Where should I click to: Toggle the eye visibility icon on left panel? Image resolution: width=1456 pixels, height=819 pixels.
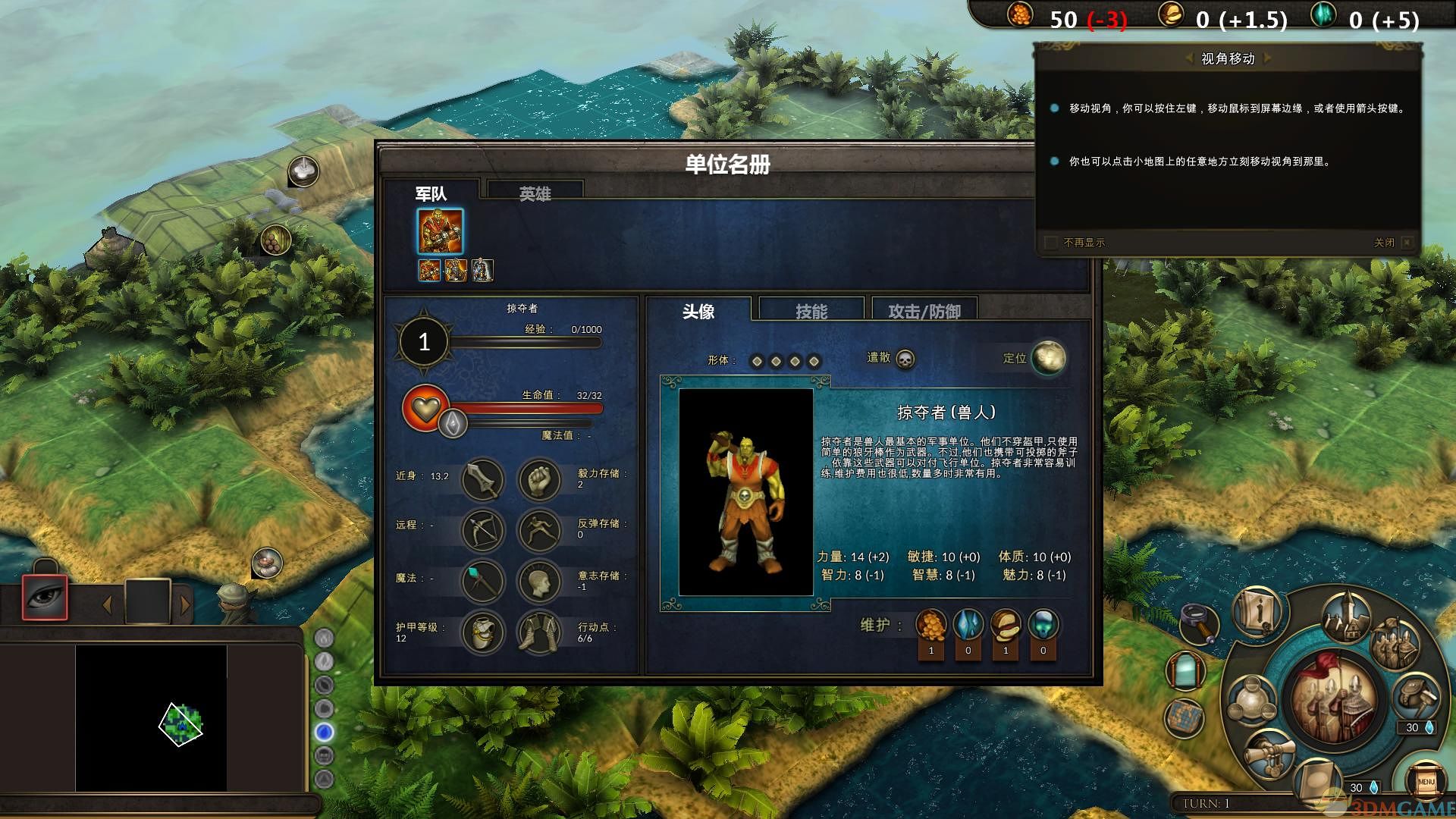coord(45,597)
